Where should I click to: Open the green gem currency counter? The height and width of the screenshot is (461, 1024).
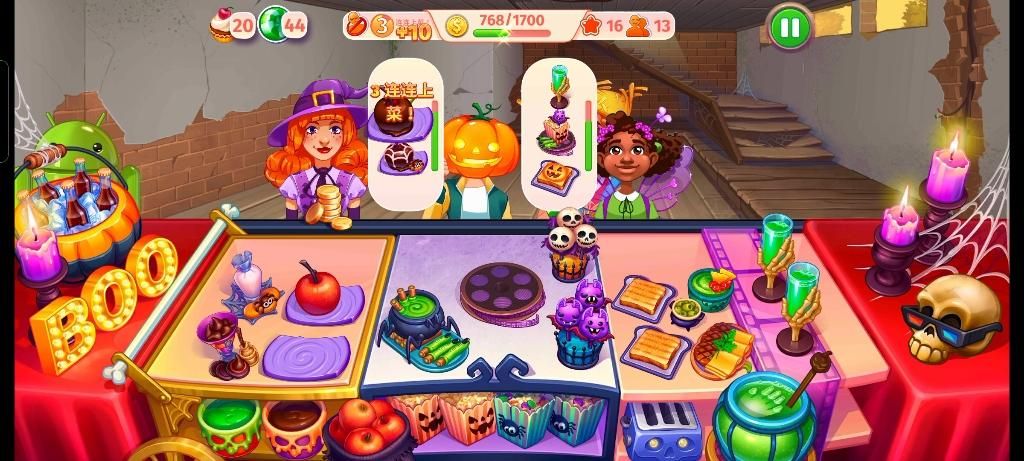pyautogui.click(x=283, y=25)
